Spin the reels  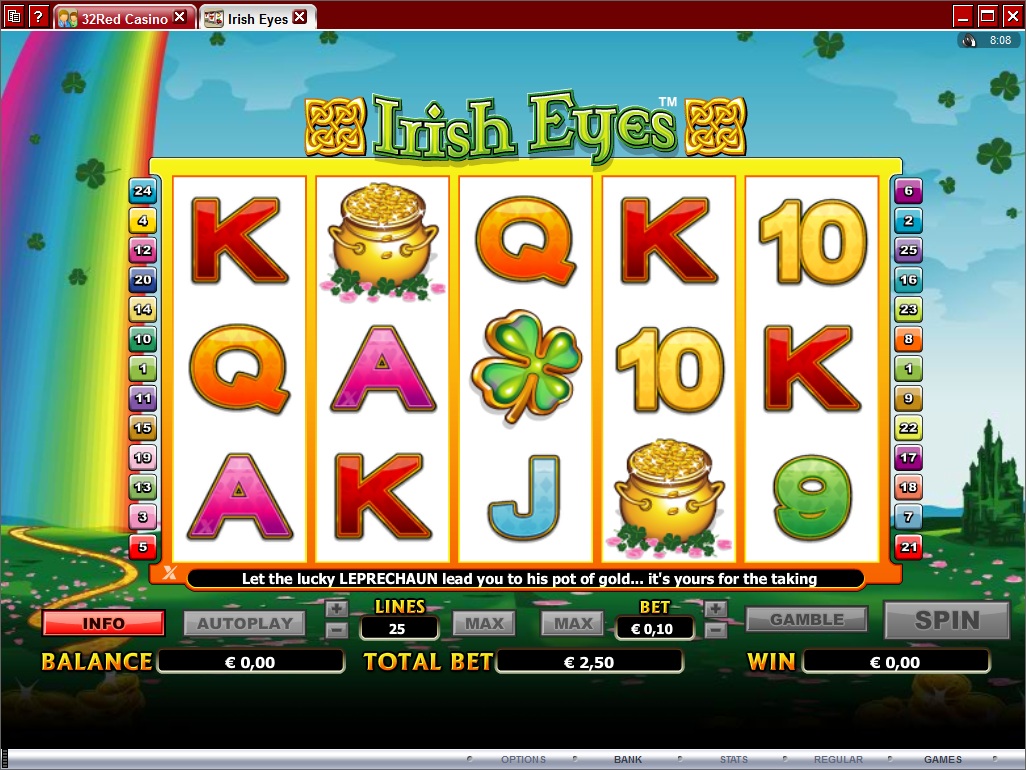[x=947, y=621]
